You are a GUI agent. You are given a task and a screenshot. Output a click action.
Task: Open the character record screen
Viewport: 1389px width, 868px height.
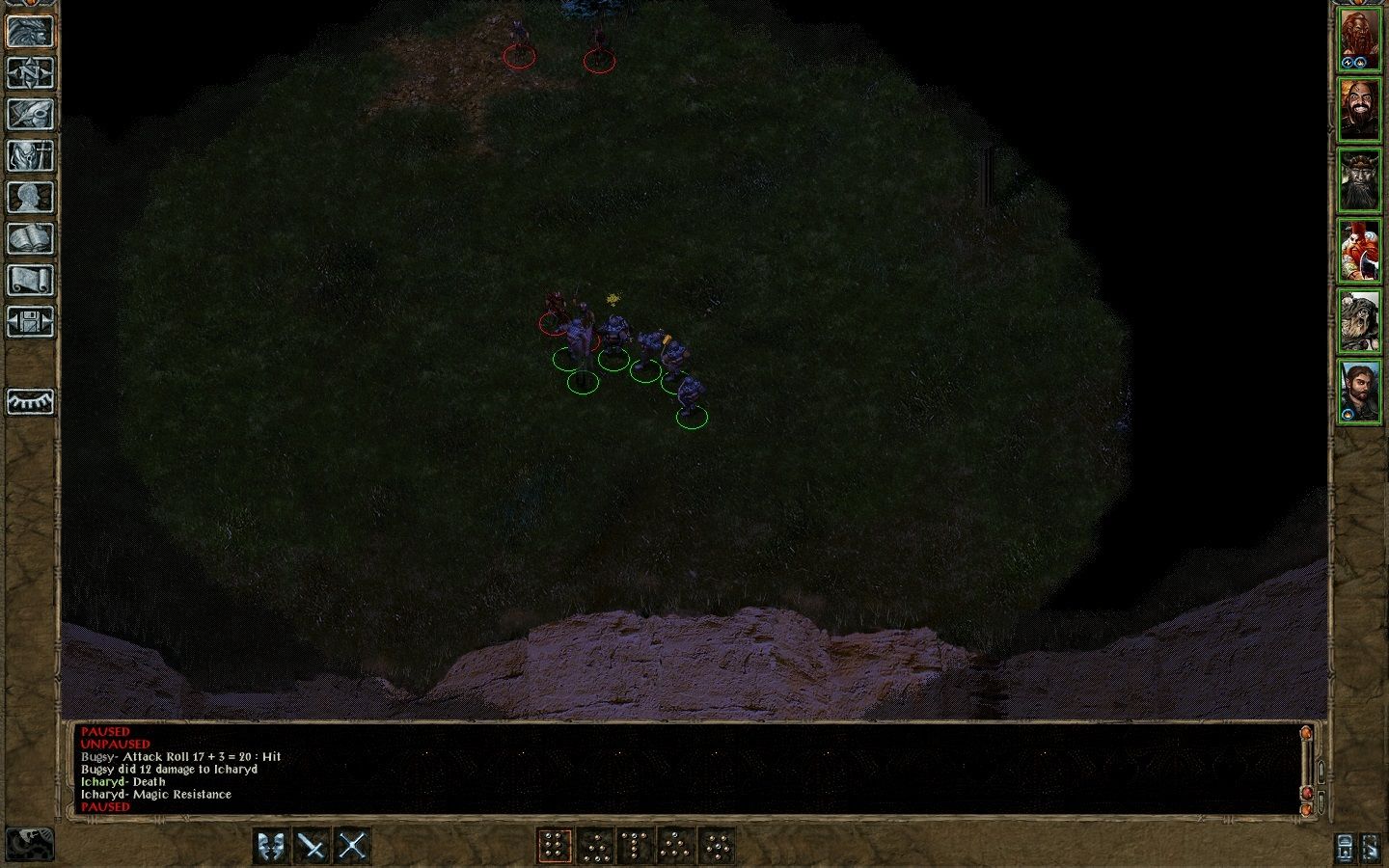click(29, 196)
